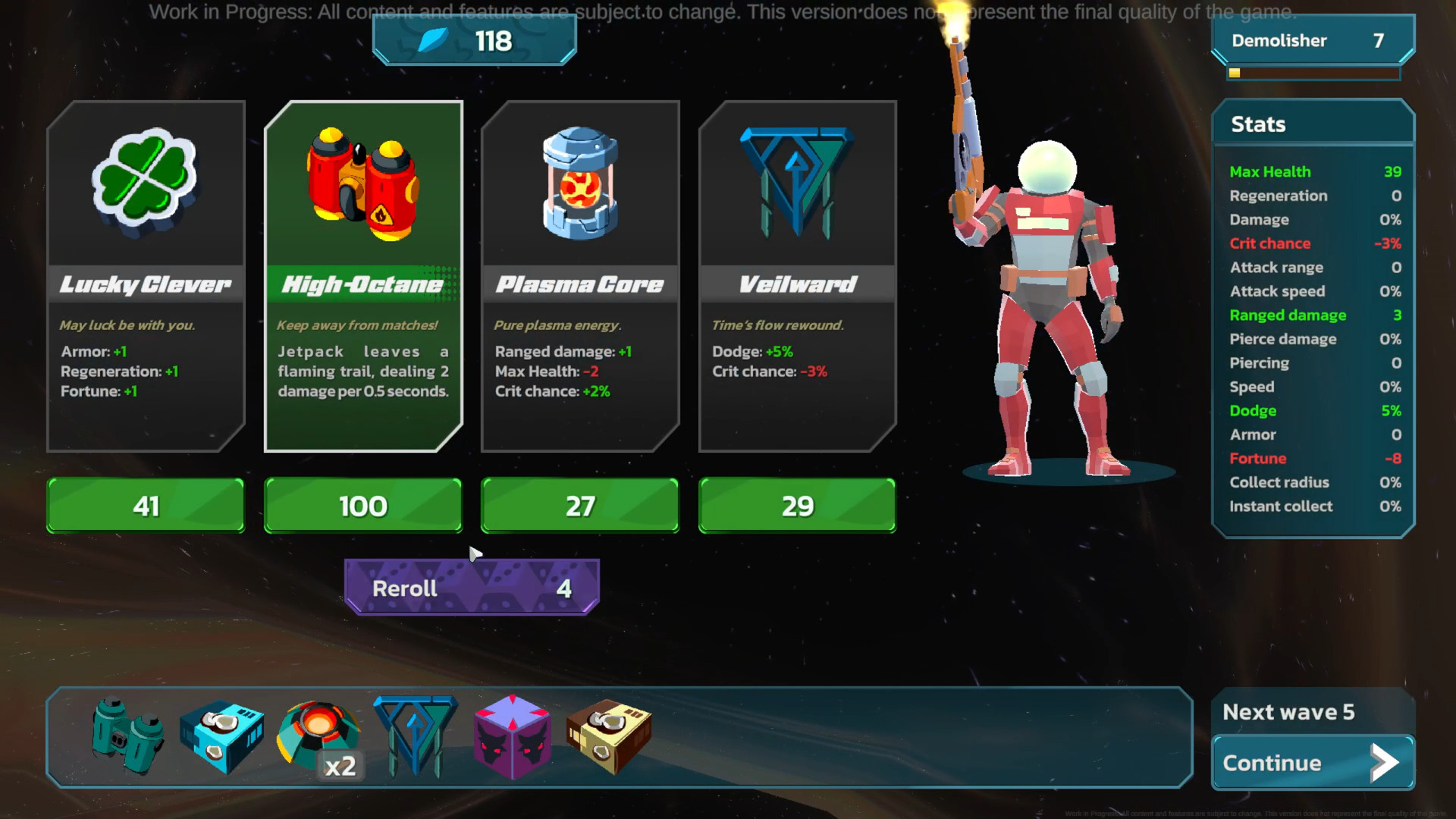
Task: Buy Lucky Clever for 41
Action: point(146,506)
